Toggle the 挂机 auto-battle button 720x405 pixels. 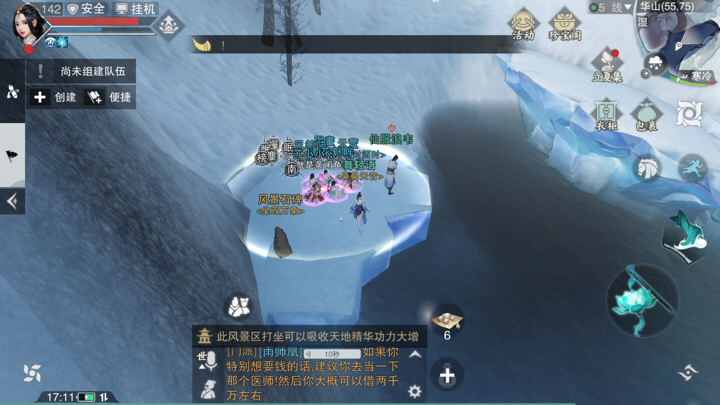[135, 9]
